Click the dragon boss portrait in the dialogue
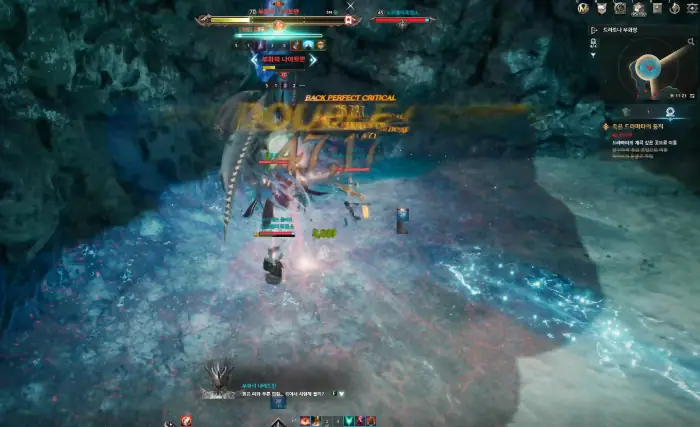 (218, 378)
